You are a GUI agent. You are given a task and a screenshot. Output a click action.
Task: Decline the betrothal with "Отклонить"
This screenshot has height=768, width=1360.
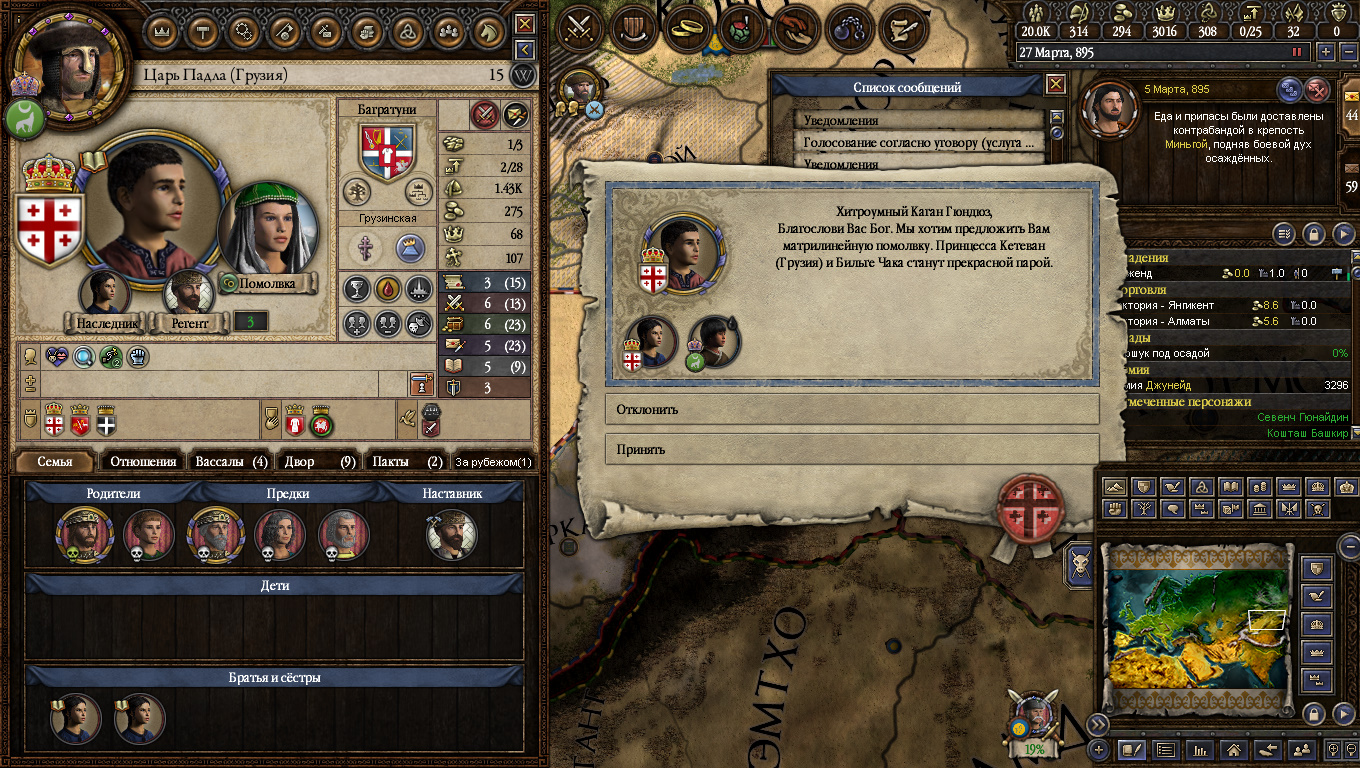(852, 409)
